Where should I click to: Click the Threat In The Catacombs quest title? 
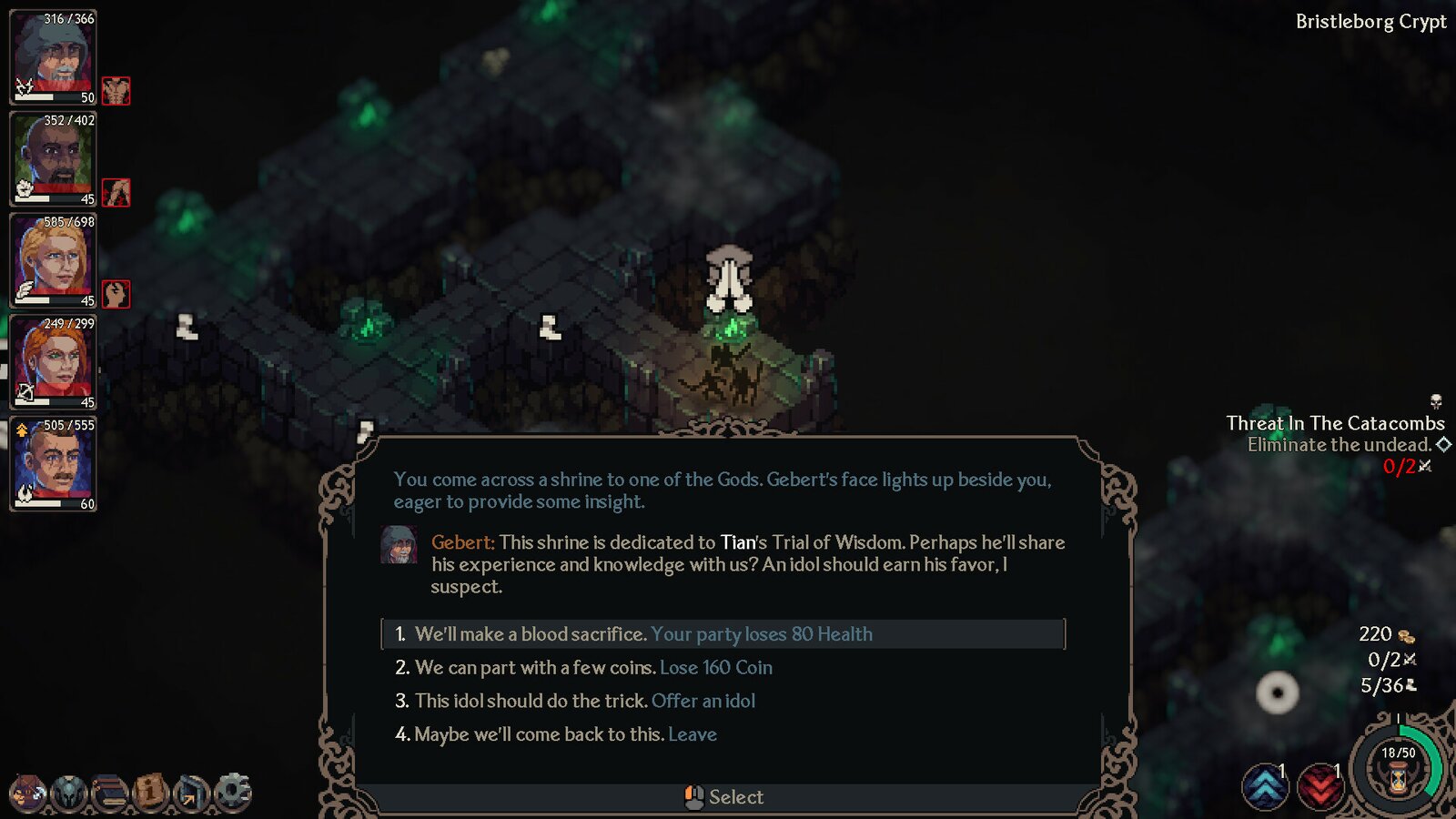(1337, 423)
